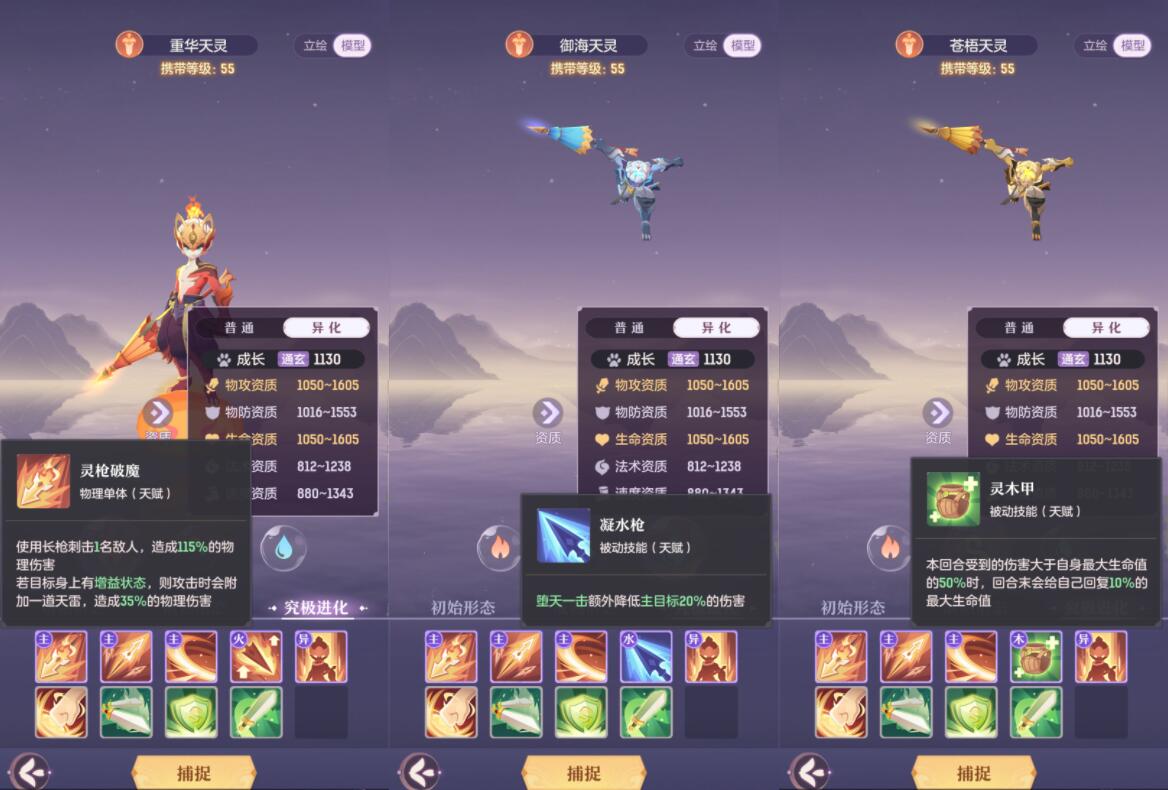This screenshot has height=790, width=1168.
Task: Capture 苍梧天灵 with its 捕捉 button
Action: [x=973, y=772]
